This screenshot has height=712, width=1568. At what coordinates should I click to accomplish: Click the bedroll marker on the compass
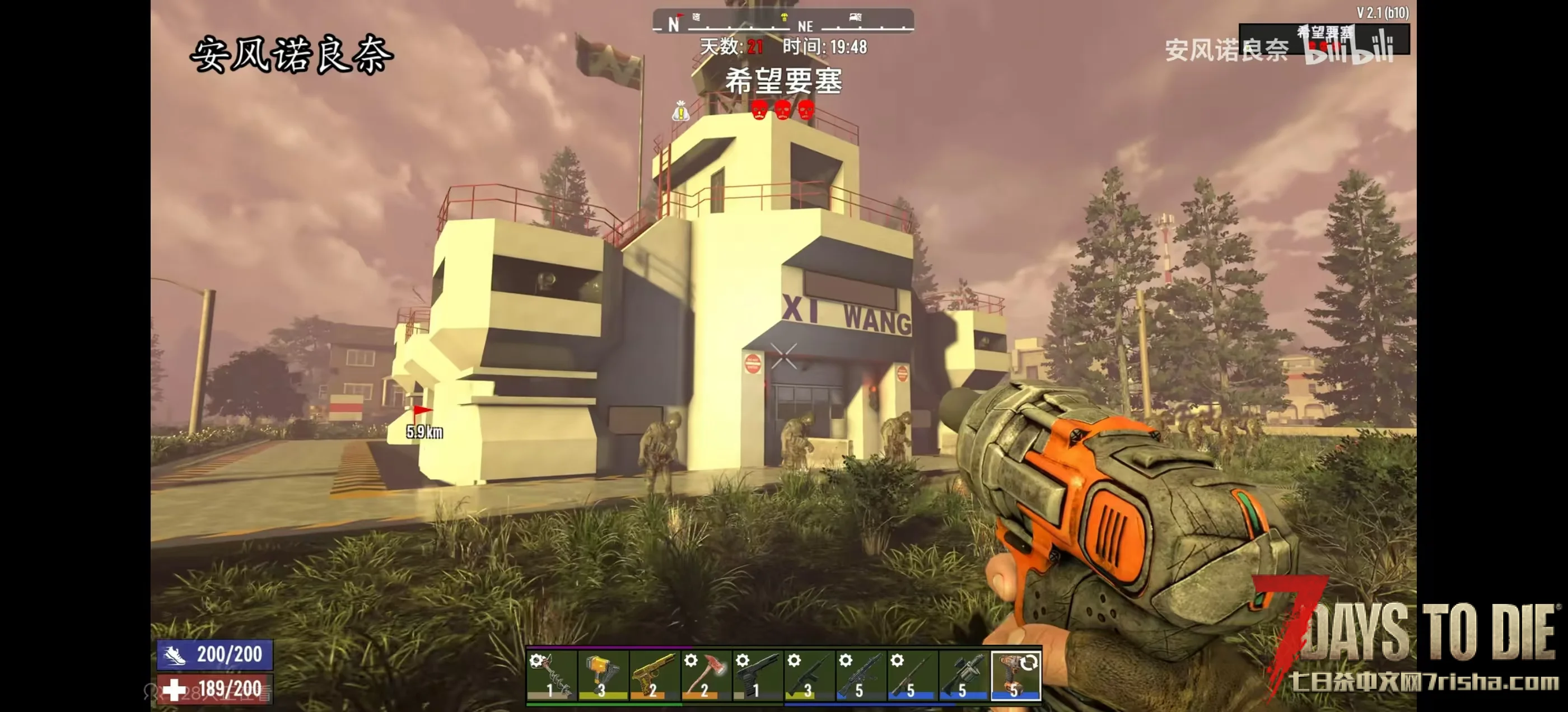pyautogui.click(x=855, y=17)
